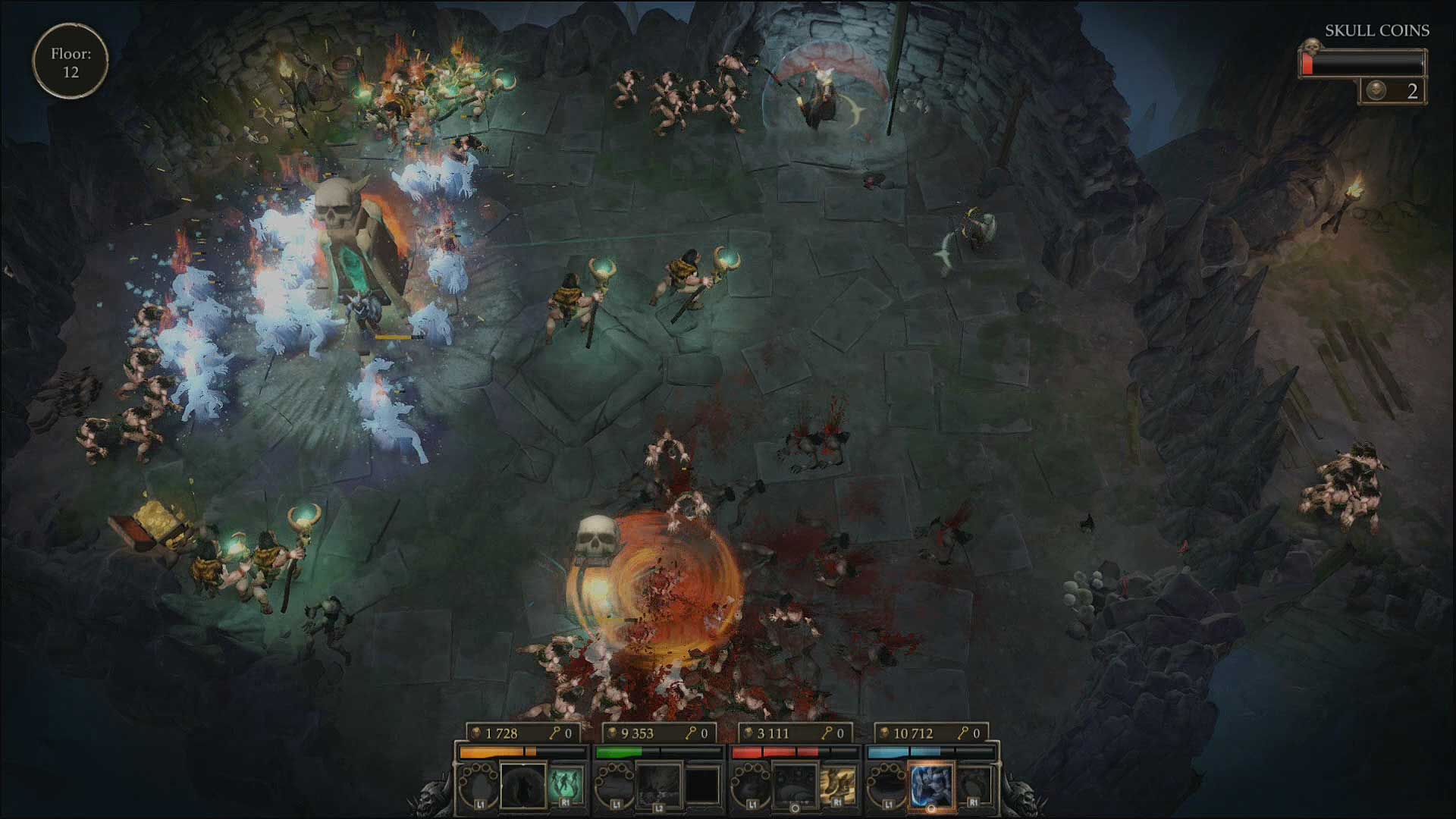Select player four's glowing blue R1 ability icon
The width and height of the screenshot is (1456, 819).
click(930, 783)
